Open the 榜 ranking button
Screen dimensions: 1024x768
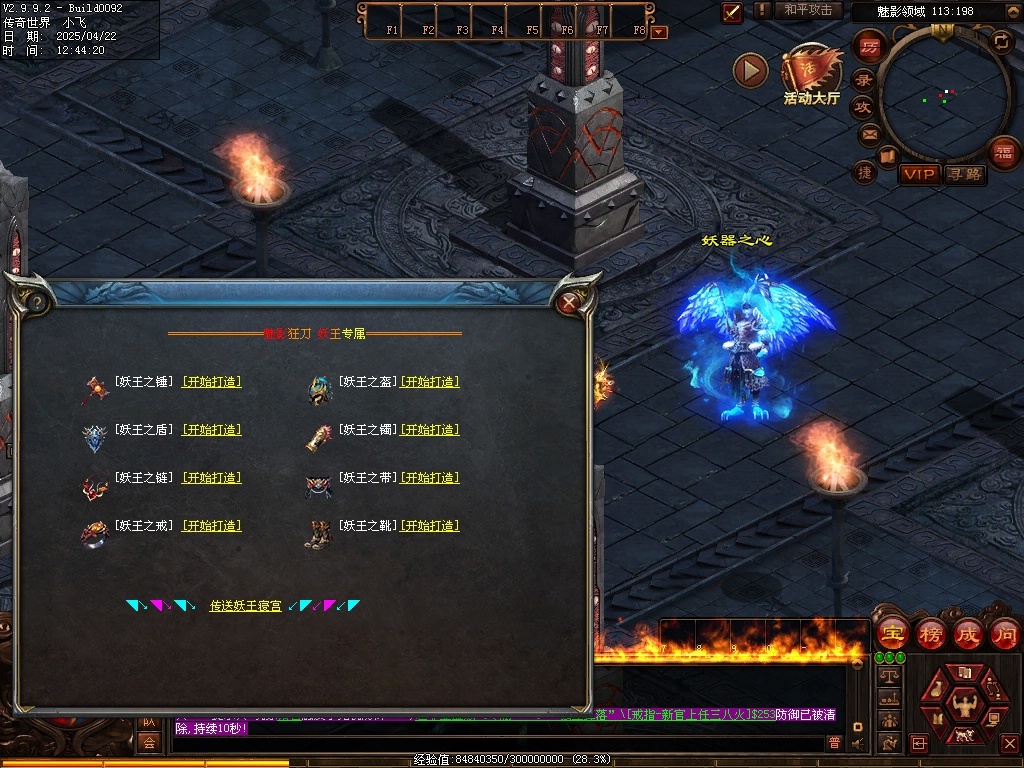click(931, 633)
